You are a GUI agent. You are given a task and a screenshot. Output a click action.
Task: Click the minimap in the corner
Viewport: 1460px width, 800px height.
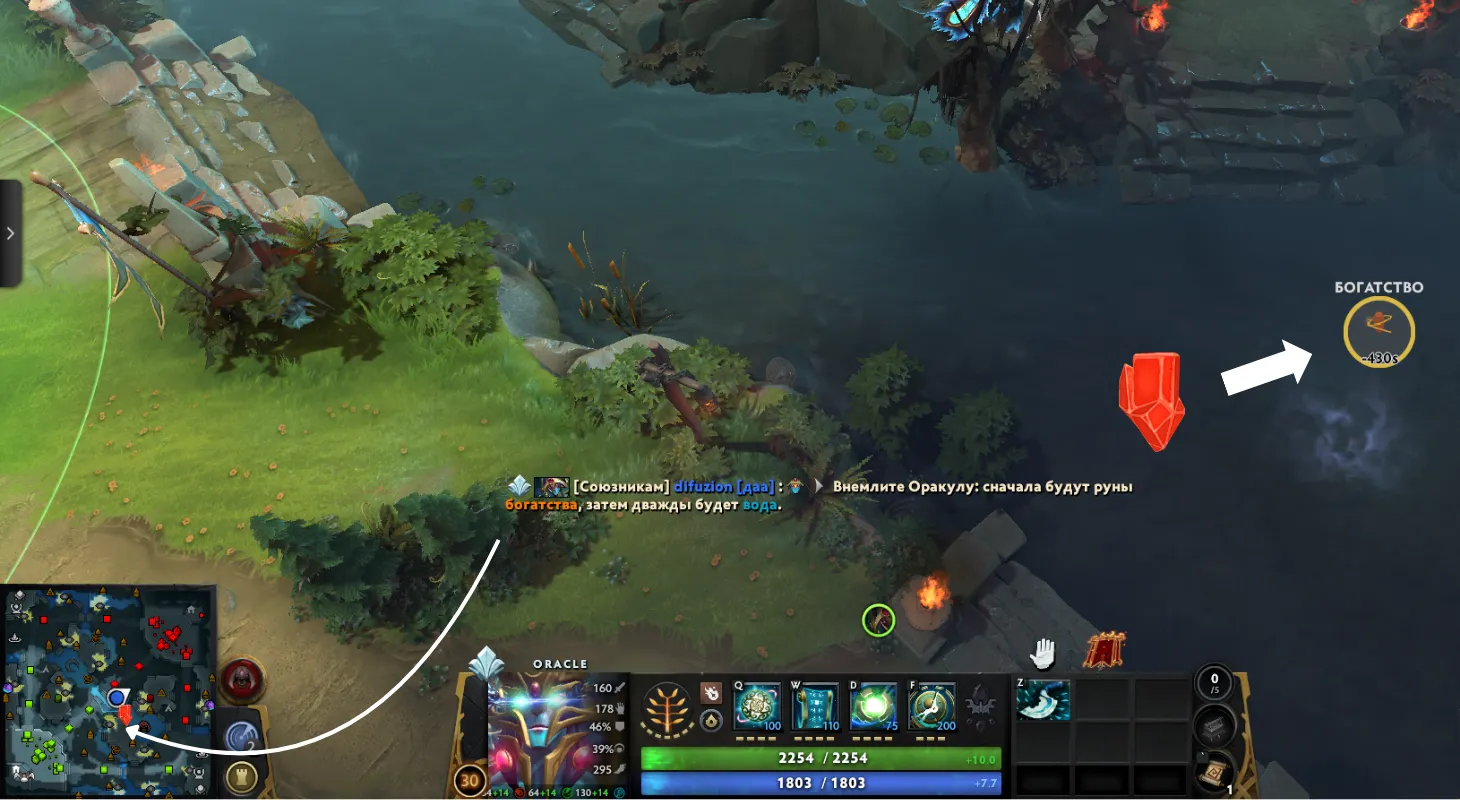click(x=108, y=690)
